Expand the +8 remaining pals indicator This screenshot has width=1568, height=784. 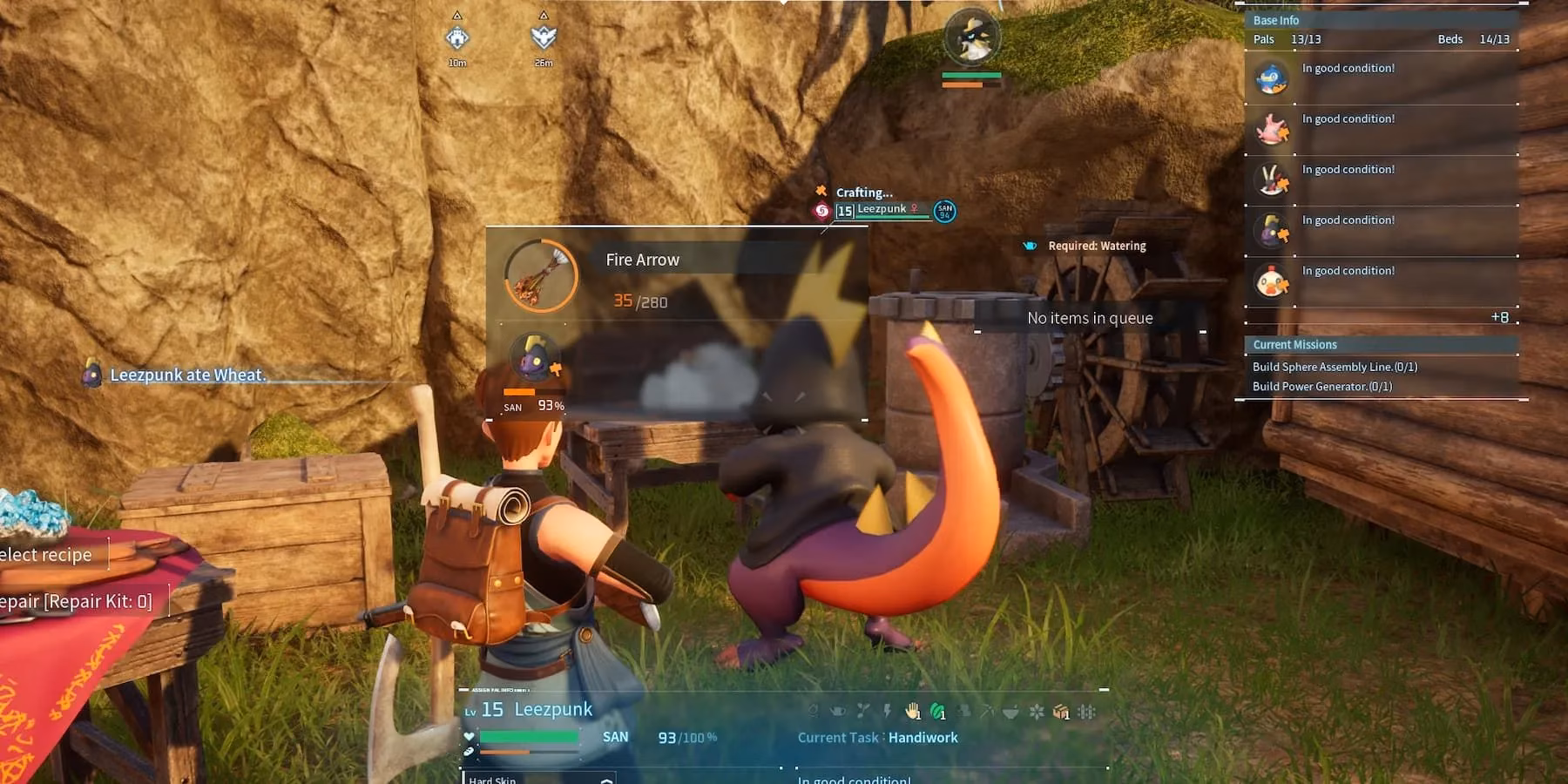(1499, 317)
